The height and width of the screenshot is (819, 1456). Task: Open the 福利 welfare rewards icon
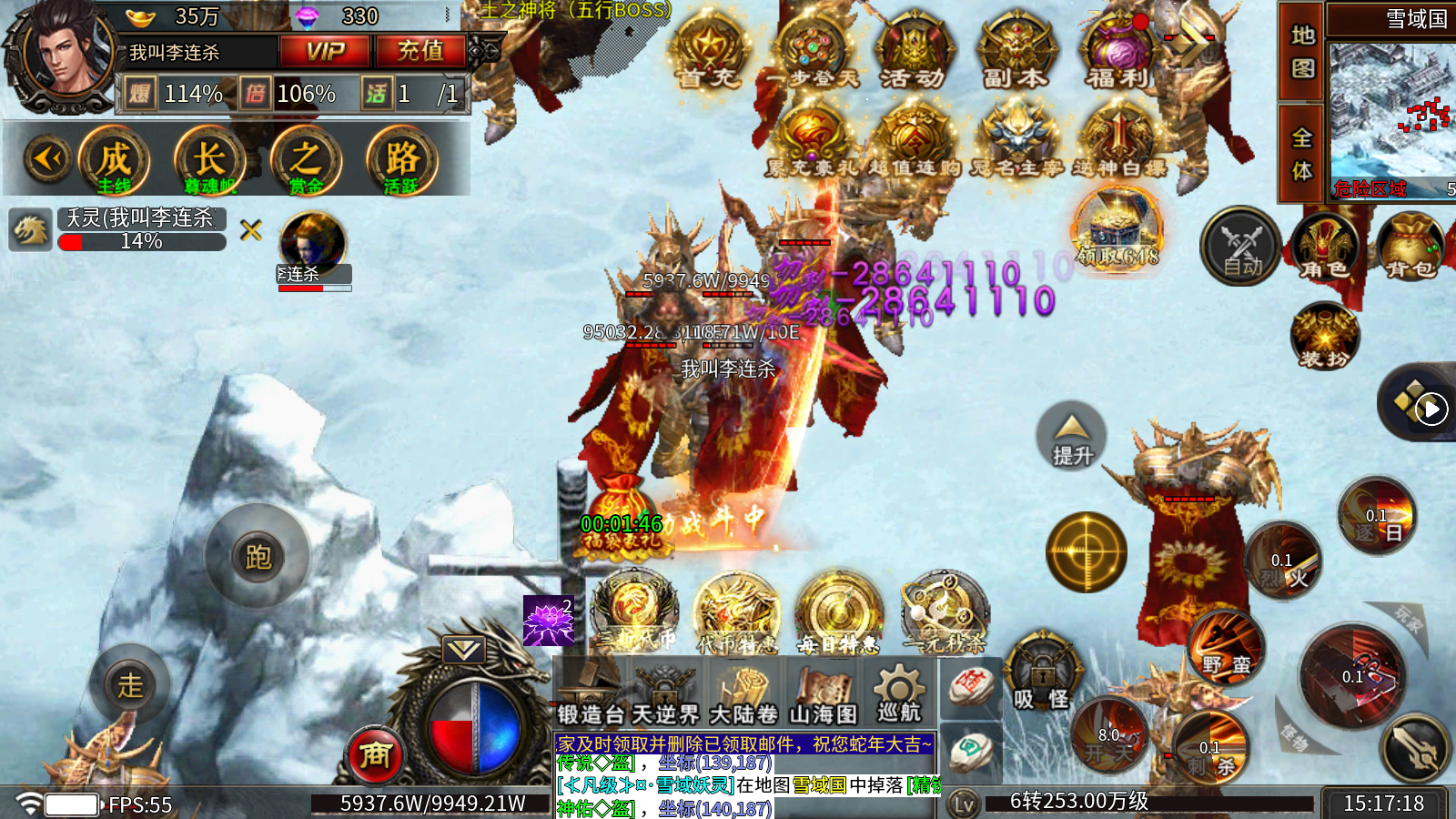1117,53
